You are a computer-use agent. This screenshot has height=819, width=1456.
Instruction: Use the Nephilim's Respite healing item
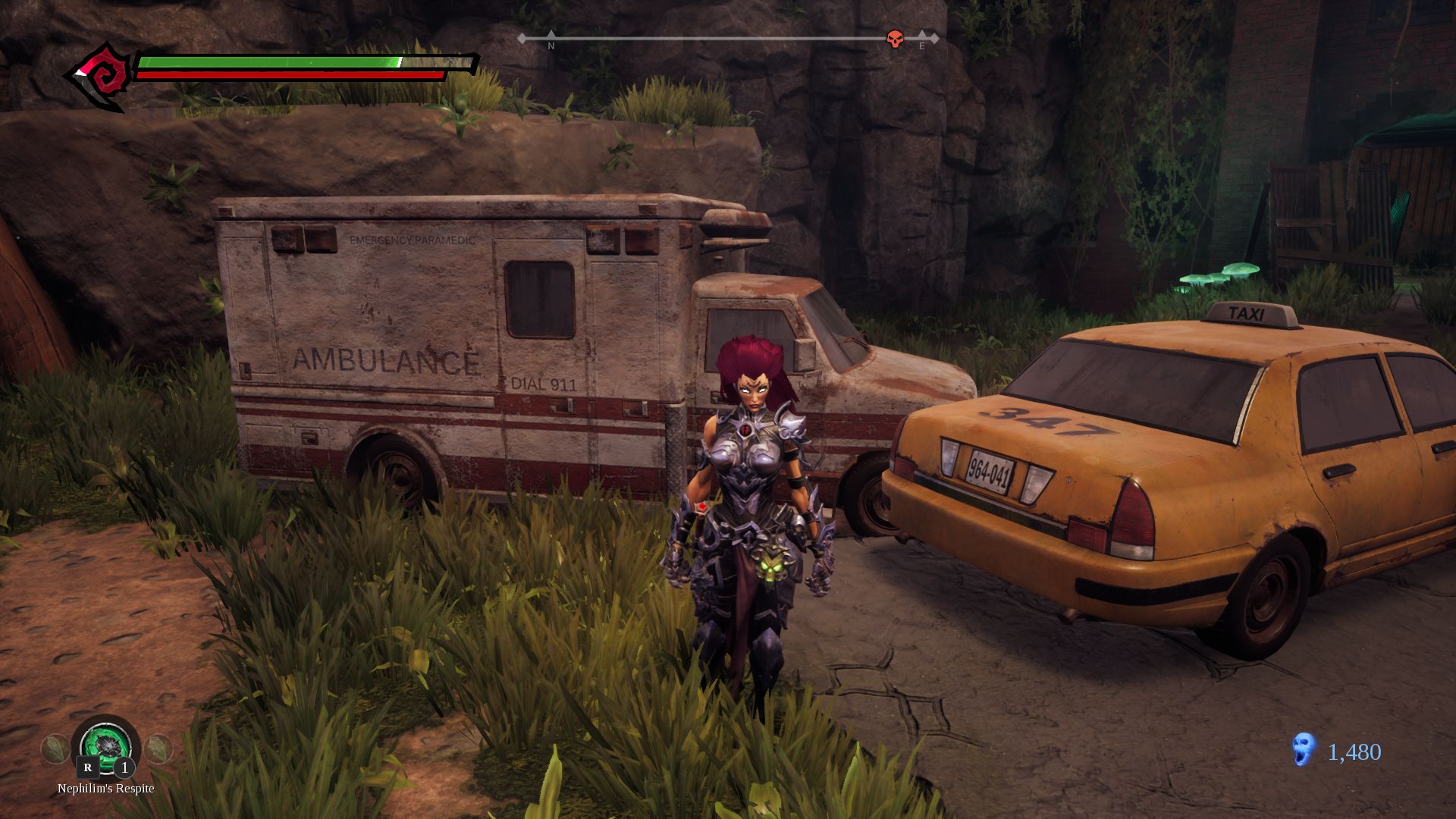pos(106,746)
